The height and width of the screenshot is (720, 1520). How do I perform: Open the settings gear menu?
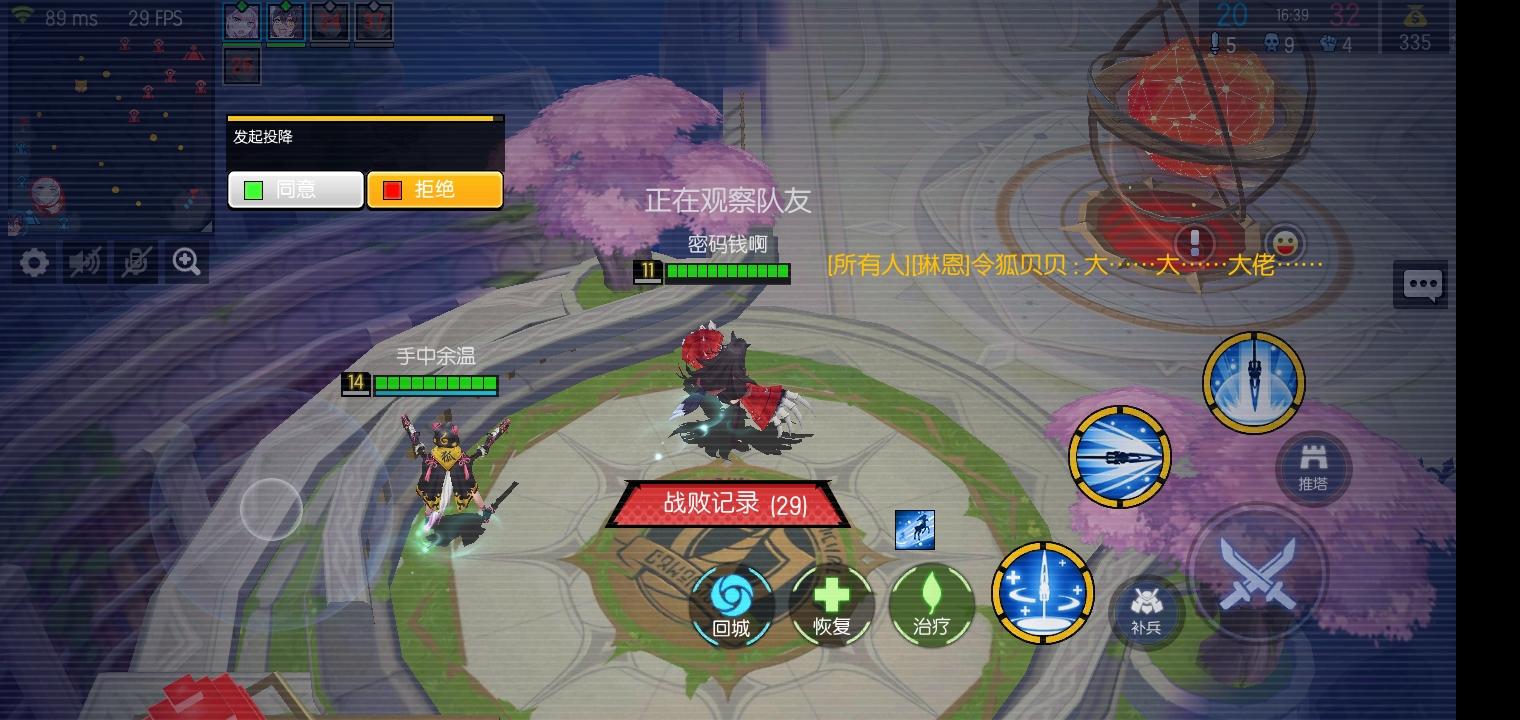tap(34, 262)
